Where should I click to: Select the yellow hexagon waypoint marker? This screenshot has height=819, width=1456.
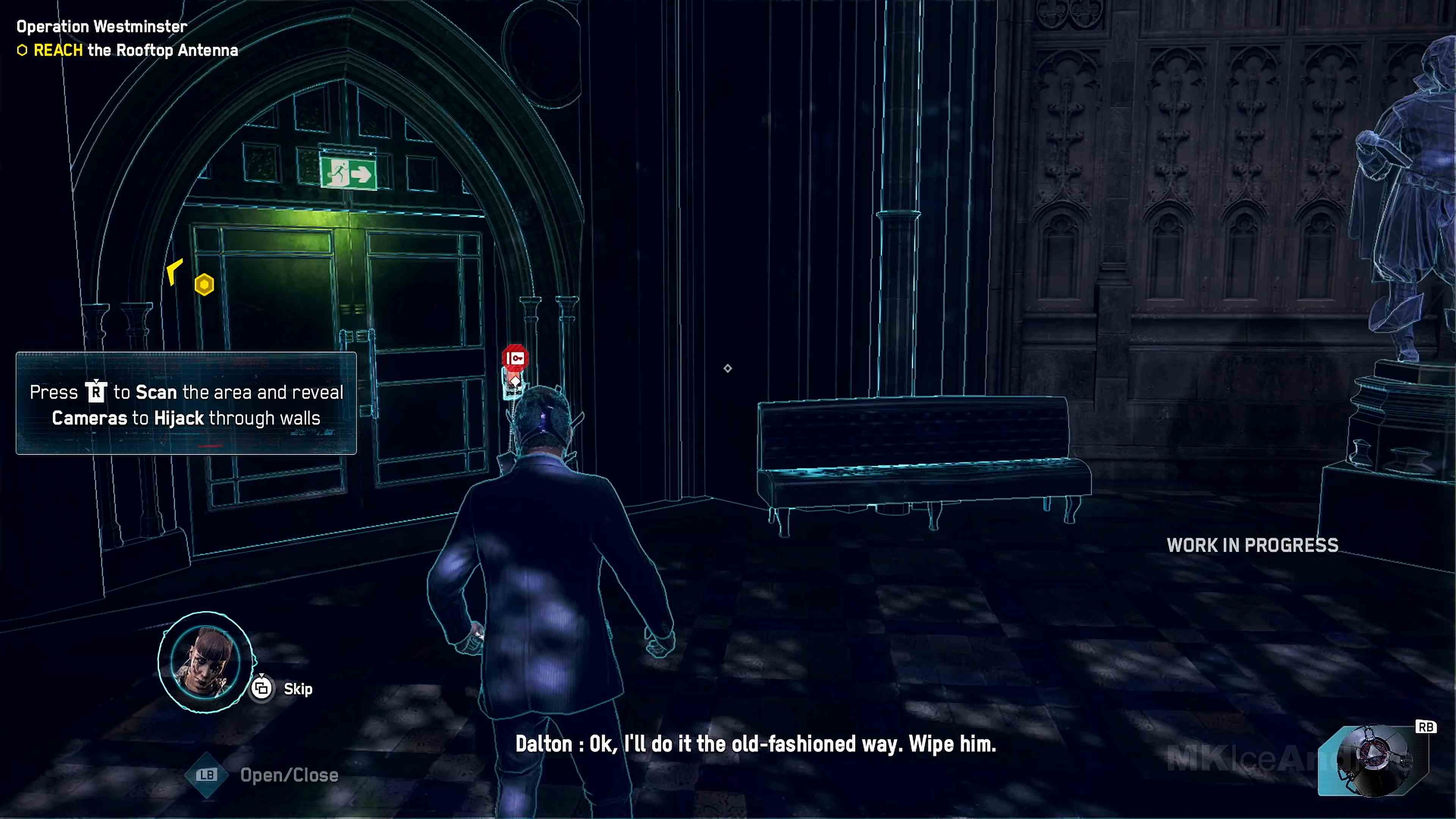205,284
